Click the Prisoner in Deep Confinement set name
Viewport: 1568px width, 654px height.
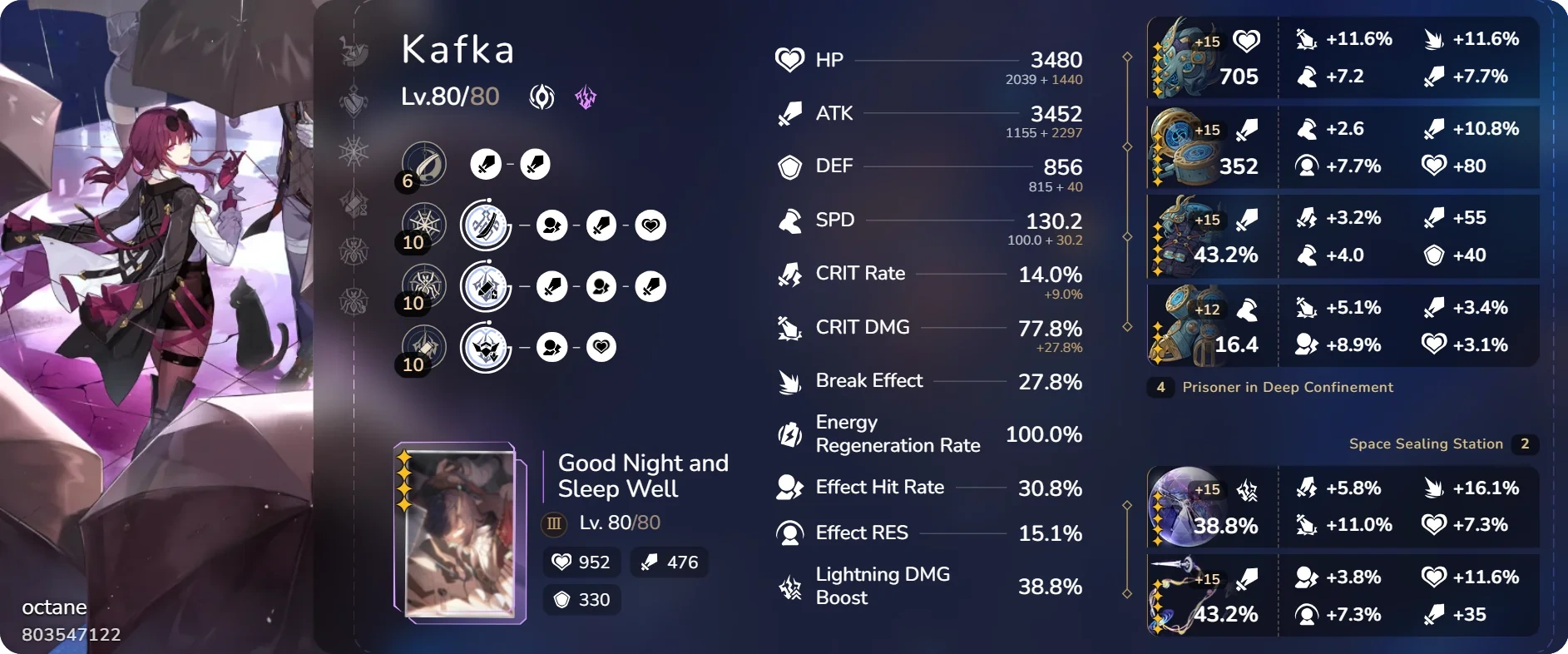tap(1288, 388)
